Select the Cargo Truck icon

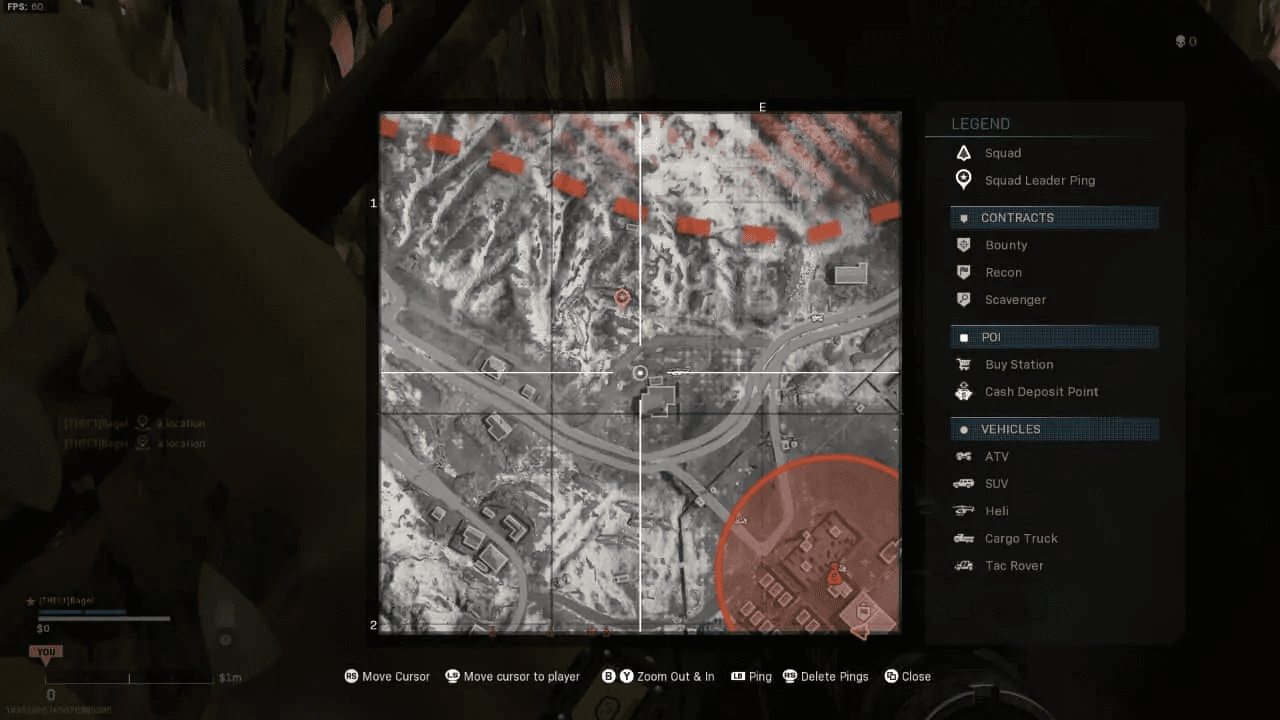pos(963,538)
